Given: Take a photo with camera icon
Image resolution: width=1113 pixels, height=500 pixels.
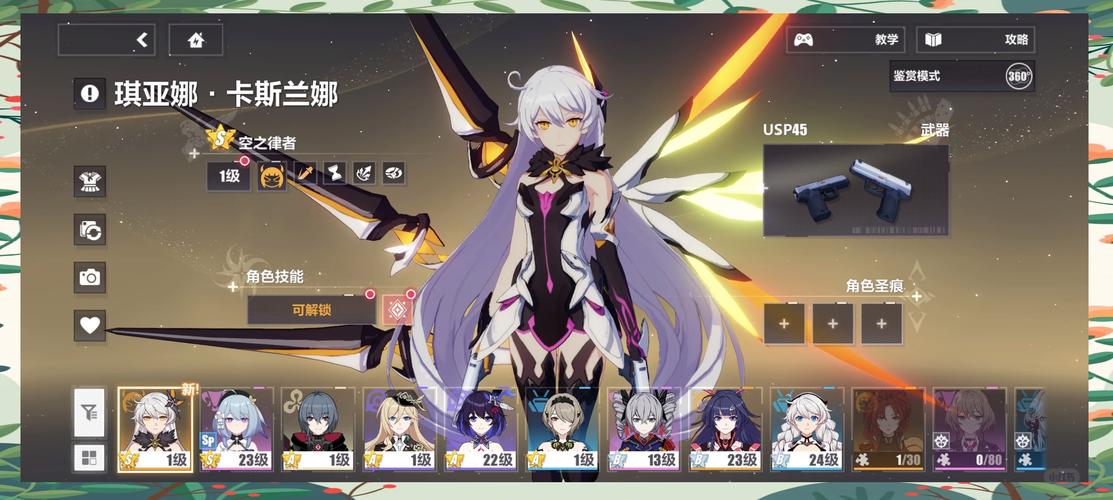Looking at the screenshot, I should [90, 277].
